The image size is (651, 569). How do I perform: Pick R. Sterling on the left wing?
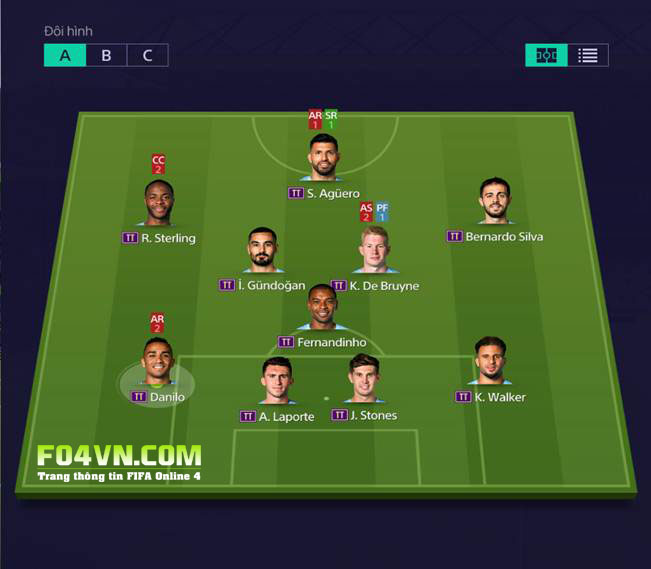[157, 204]
